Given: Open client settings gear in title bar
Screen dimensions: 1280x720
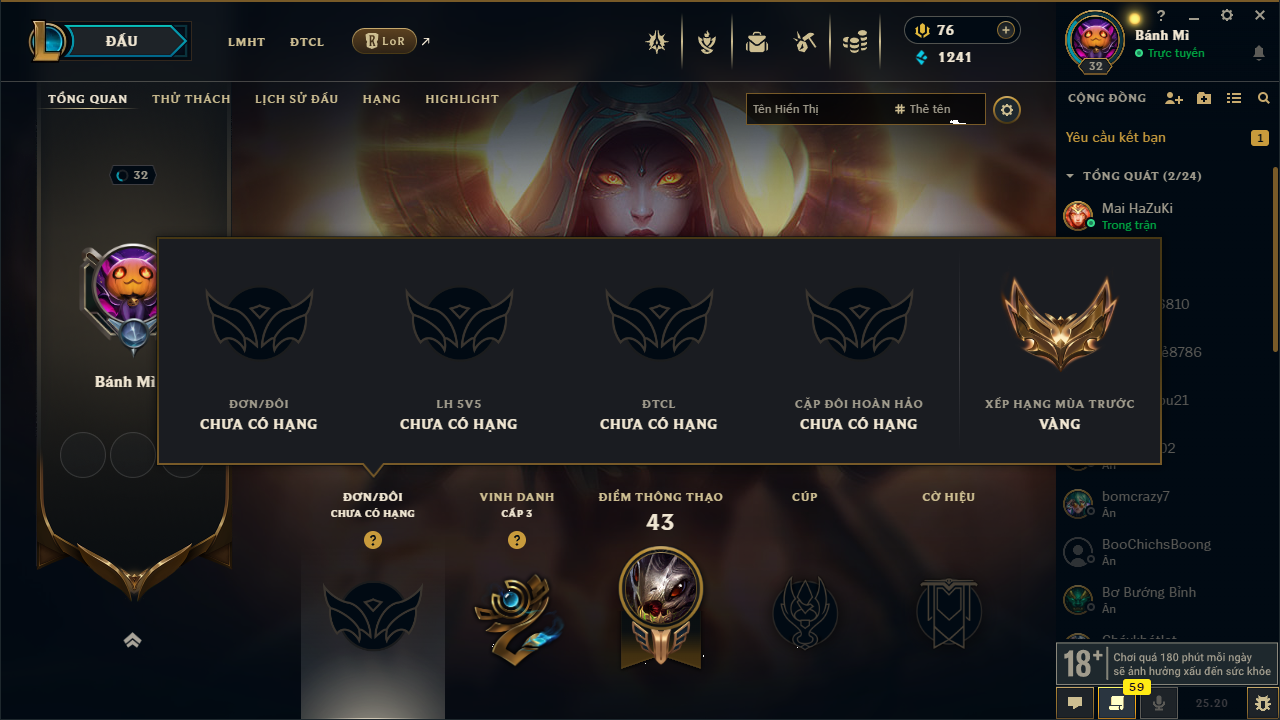Looking at the screenshot, I should coord(1227,15).
